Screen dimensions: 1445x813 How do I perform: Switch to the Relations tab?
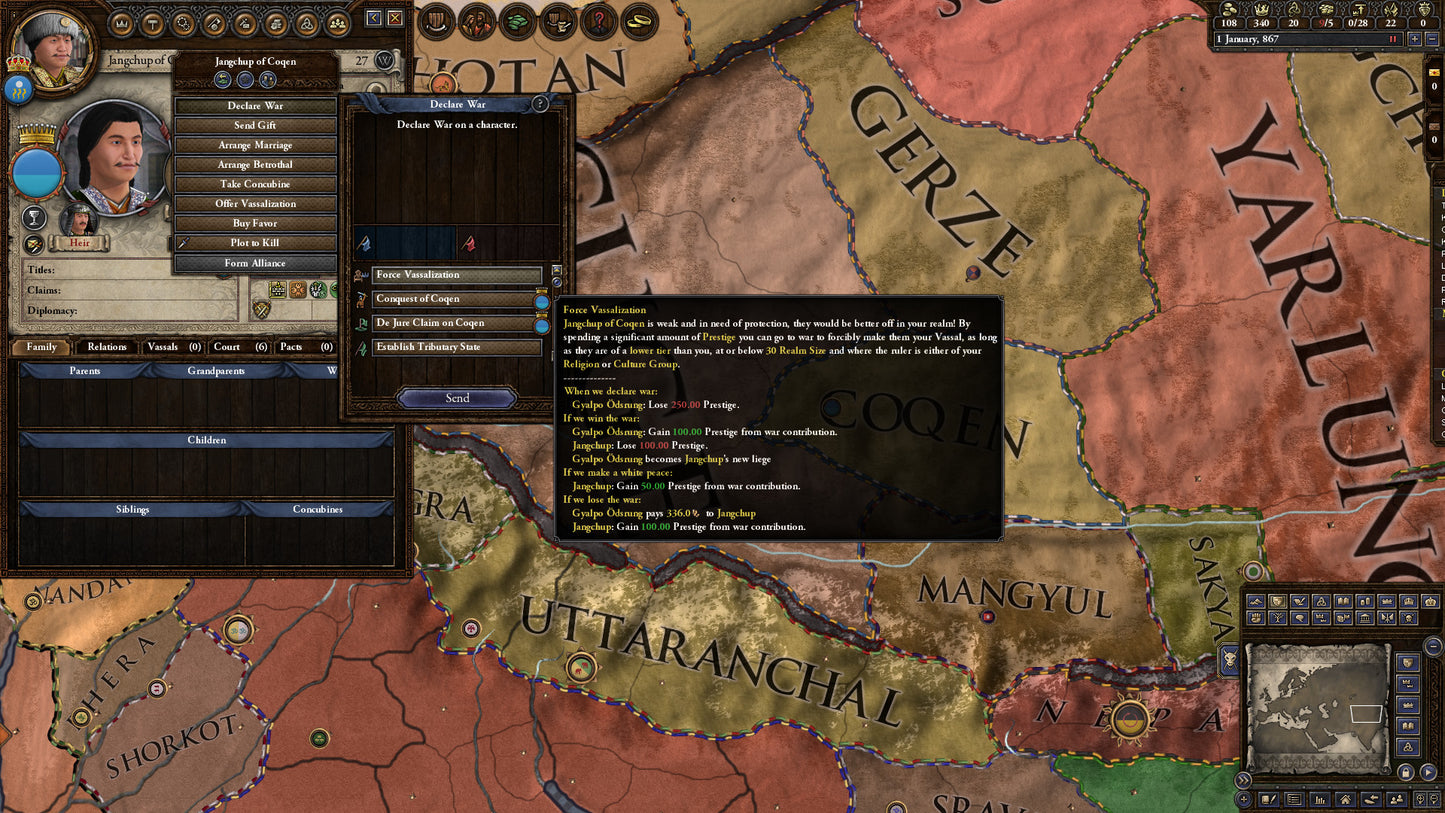tap(106, 347)
